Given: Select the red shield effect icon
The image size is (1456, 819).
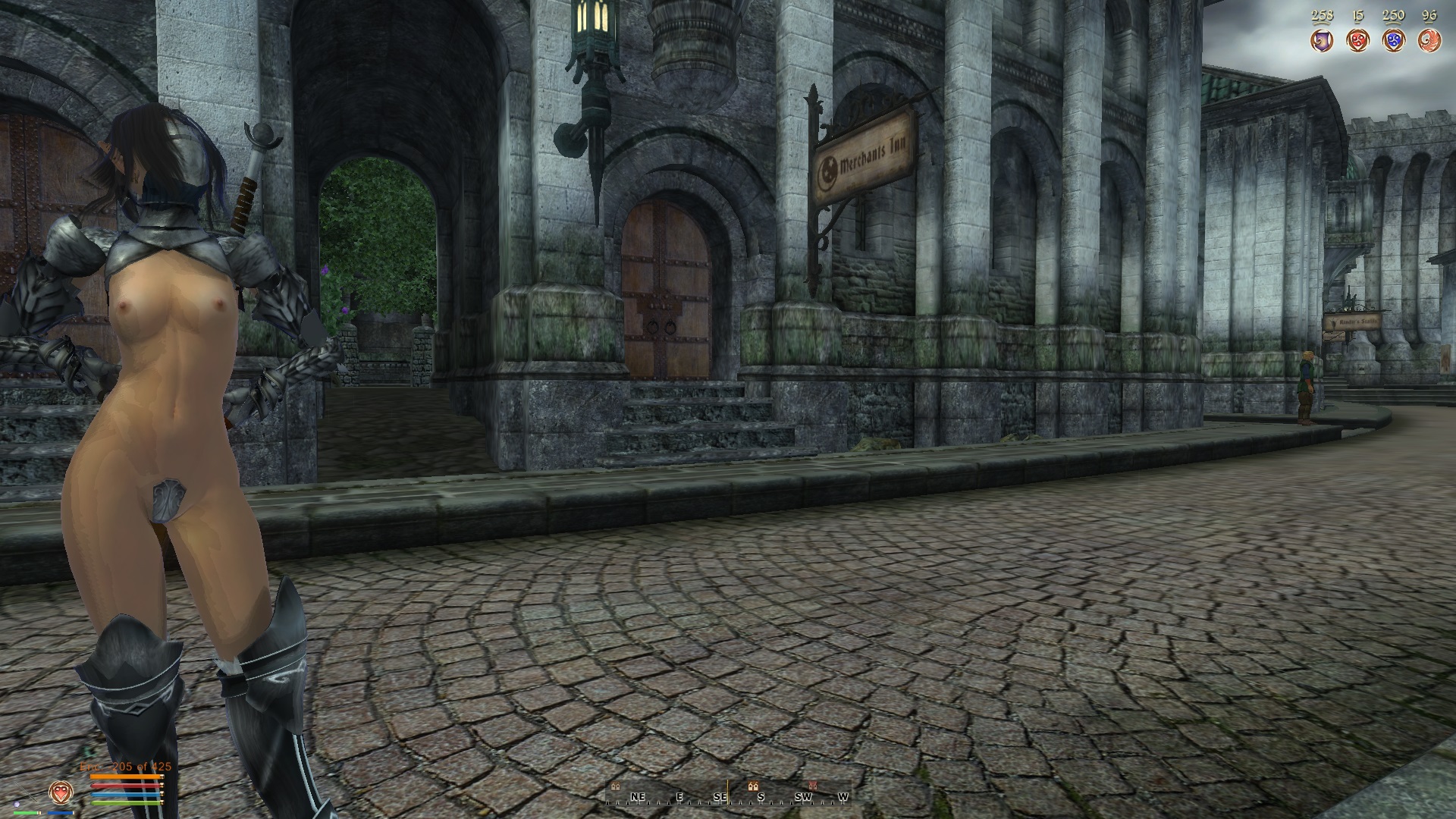Looking at the screenshot, I should [1357, 40].
